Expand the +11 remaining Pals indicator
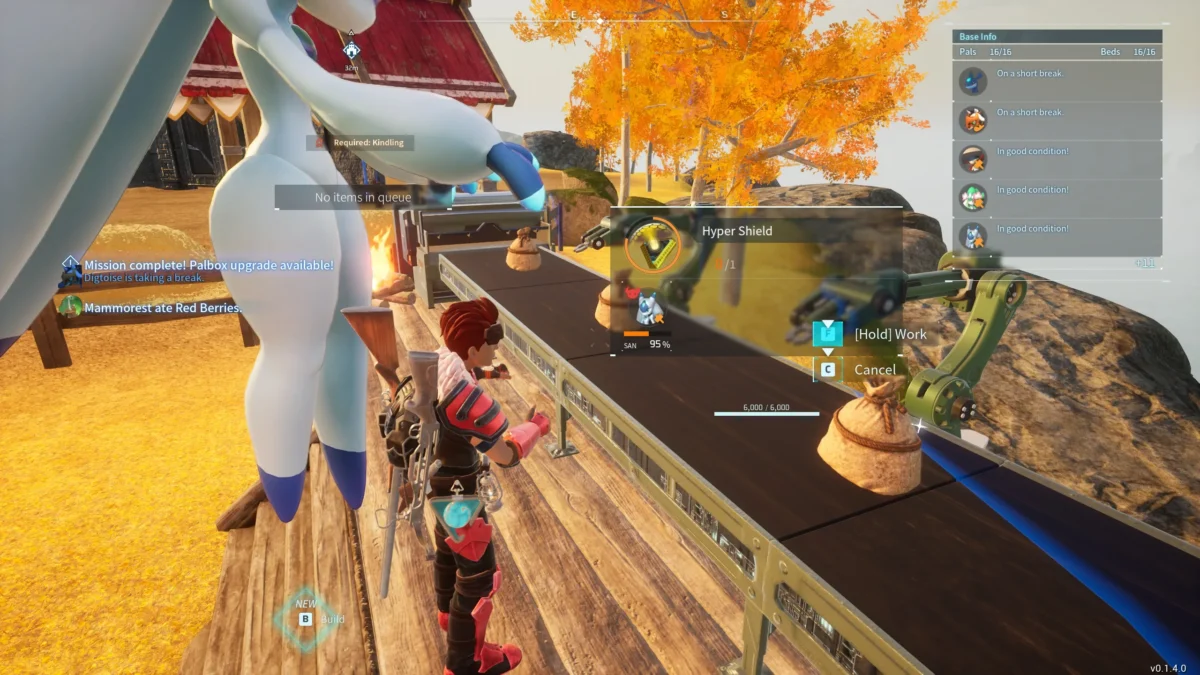 [x=1145, y=263]
